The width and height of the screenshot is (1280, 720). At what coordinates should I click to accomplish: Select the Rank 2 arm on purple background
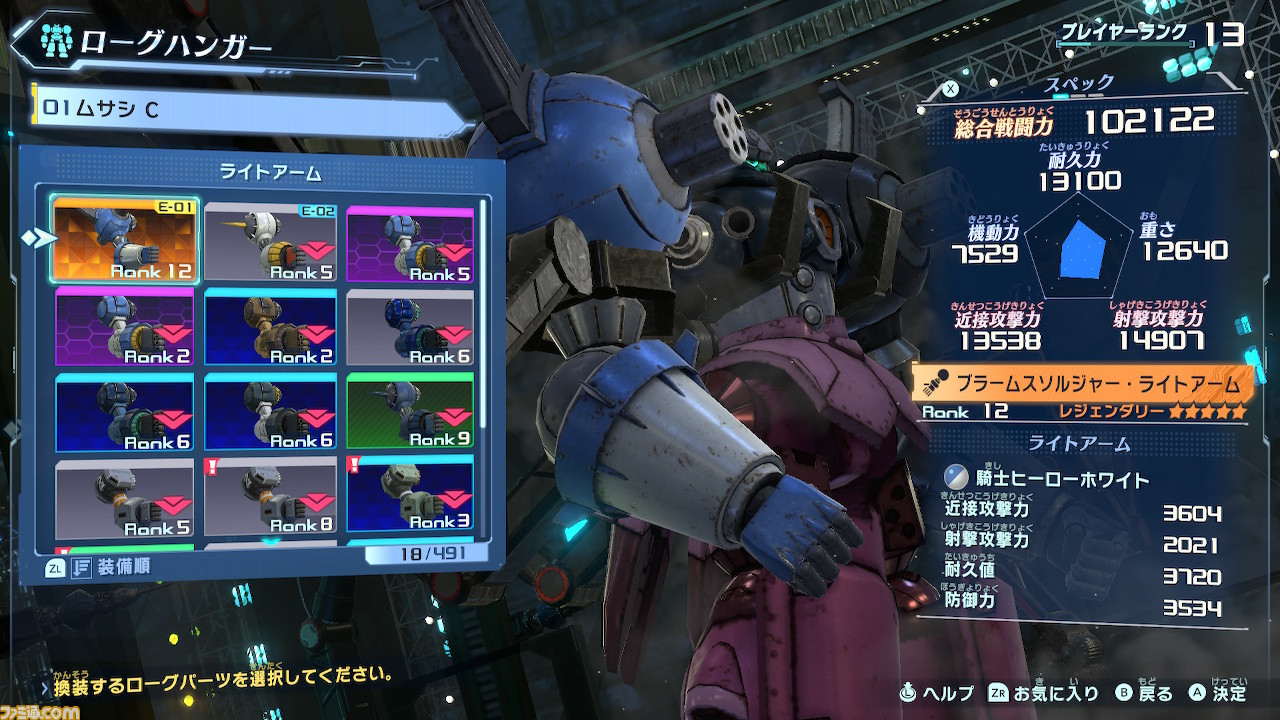coord(125,327)
